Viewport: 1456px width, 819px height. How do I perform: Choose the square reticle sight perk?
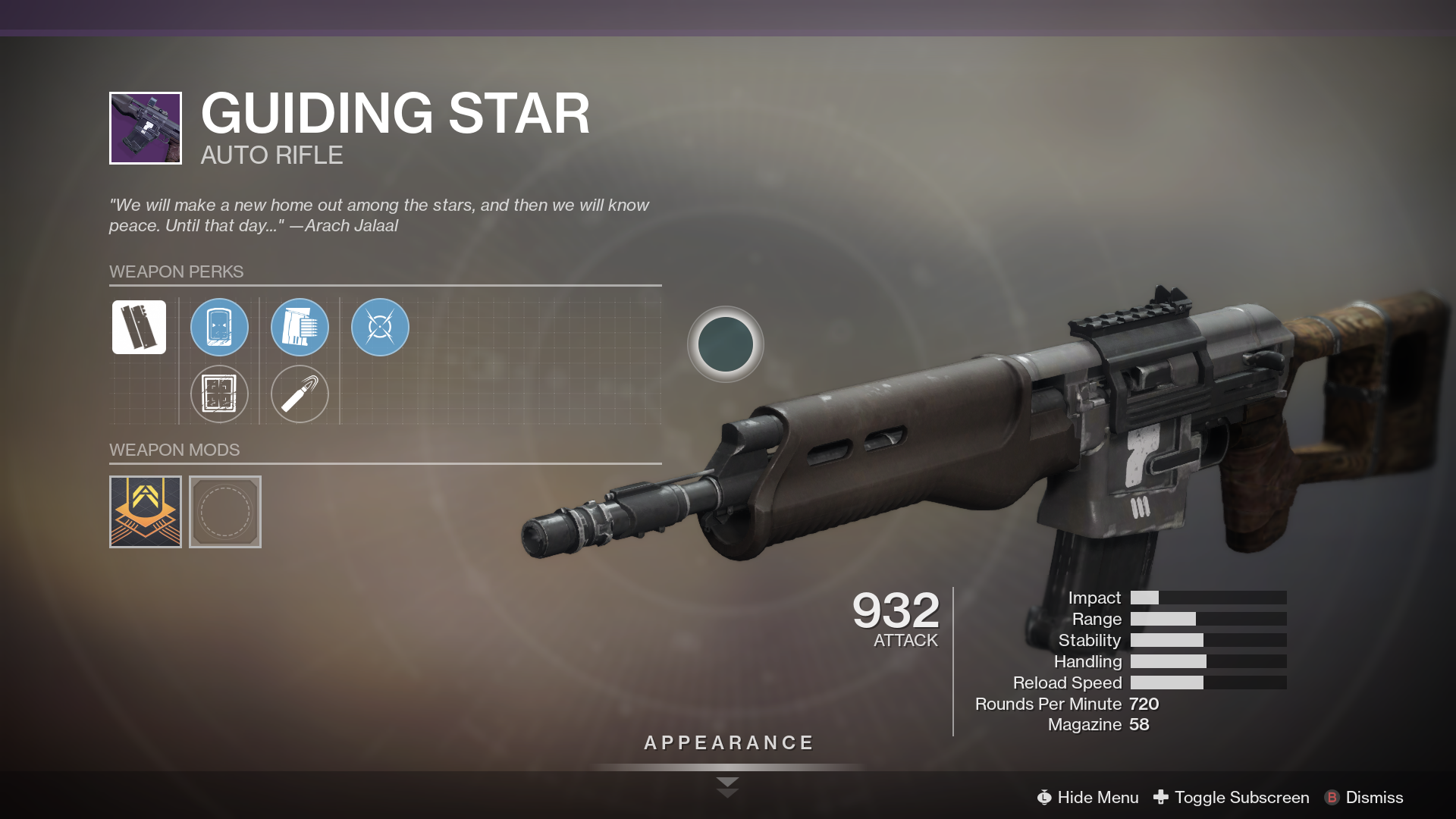[x=219, y=394]
